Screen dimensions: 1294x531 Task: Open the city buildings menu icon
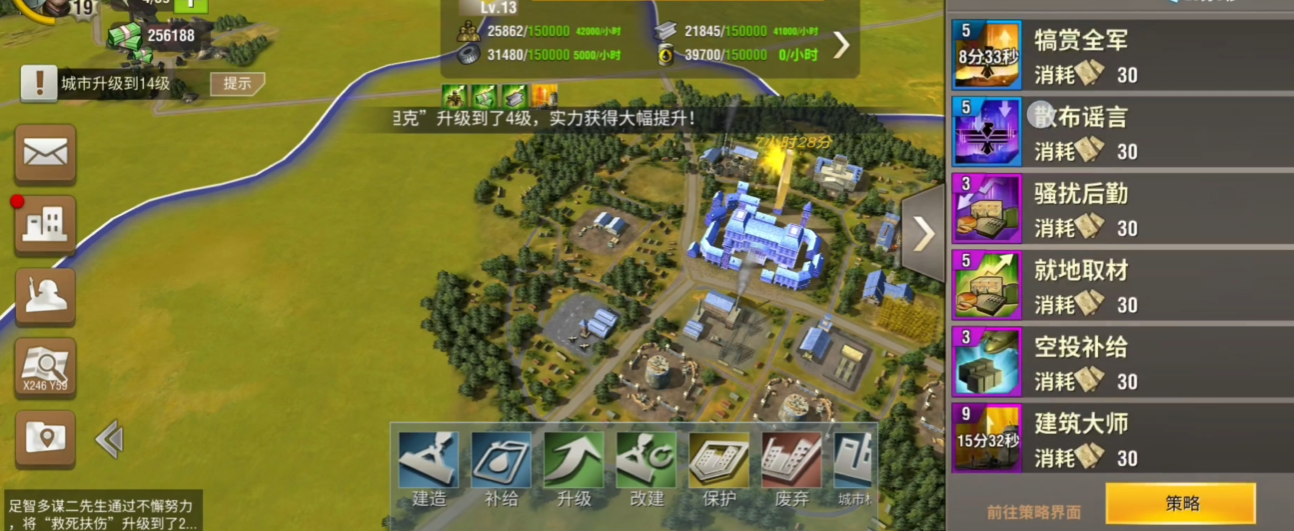(45, 224)
